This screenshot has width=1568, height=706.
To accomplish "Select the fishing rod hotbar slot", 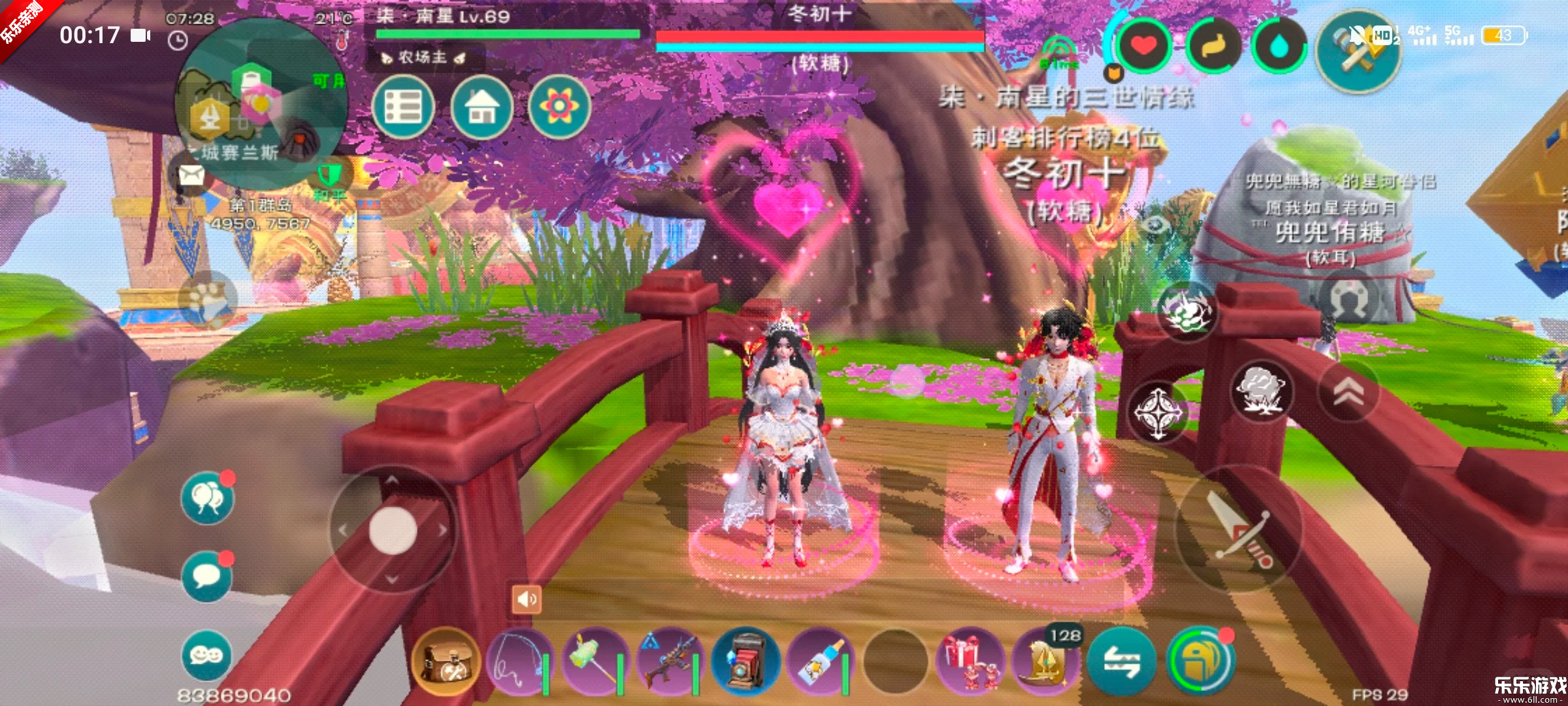I will 519,662.
